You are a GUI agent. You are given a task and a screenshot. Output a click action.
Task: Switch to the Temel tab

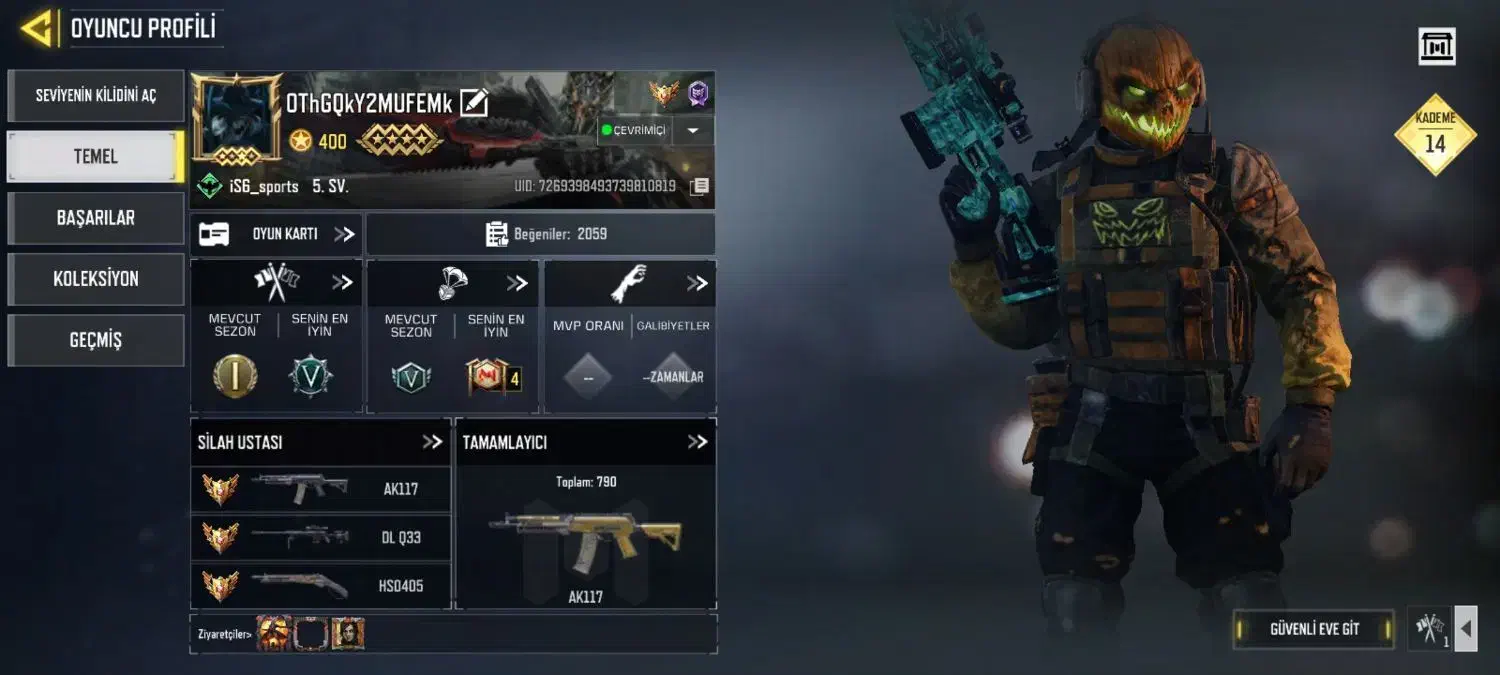coord(96,157)
